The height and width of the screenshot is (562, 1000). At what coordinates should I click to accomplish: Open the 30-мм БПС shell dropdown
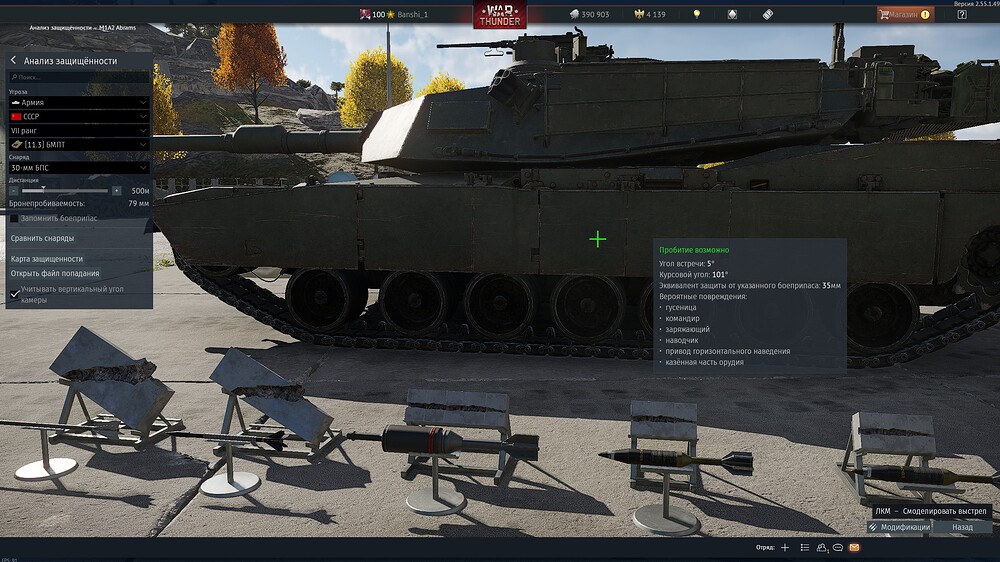coord(78,168)
